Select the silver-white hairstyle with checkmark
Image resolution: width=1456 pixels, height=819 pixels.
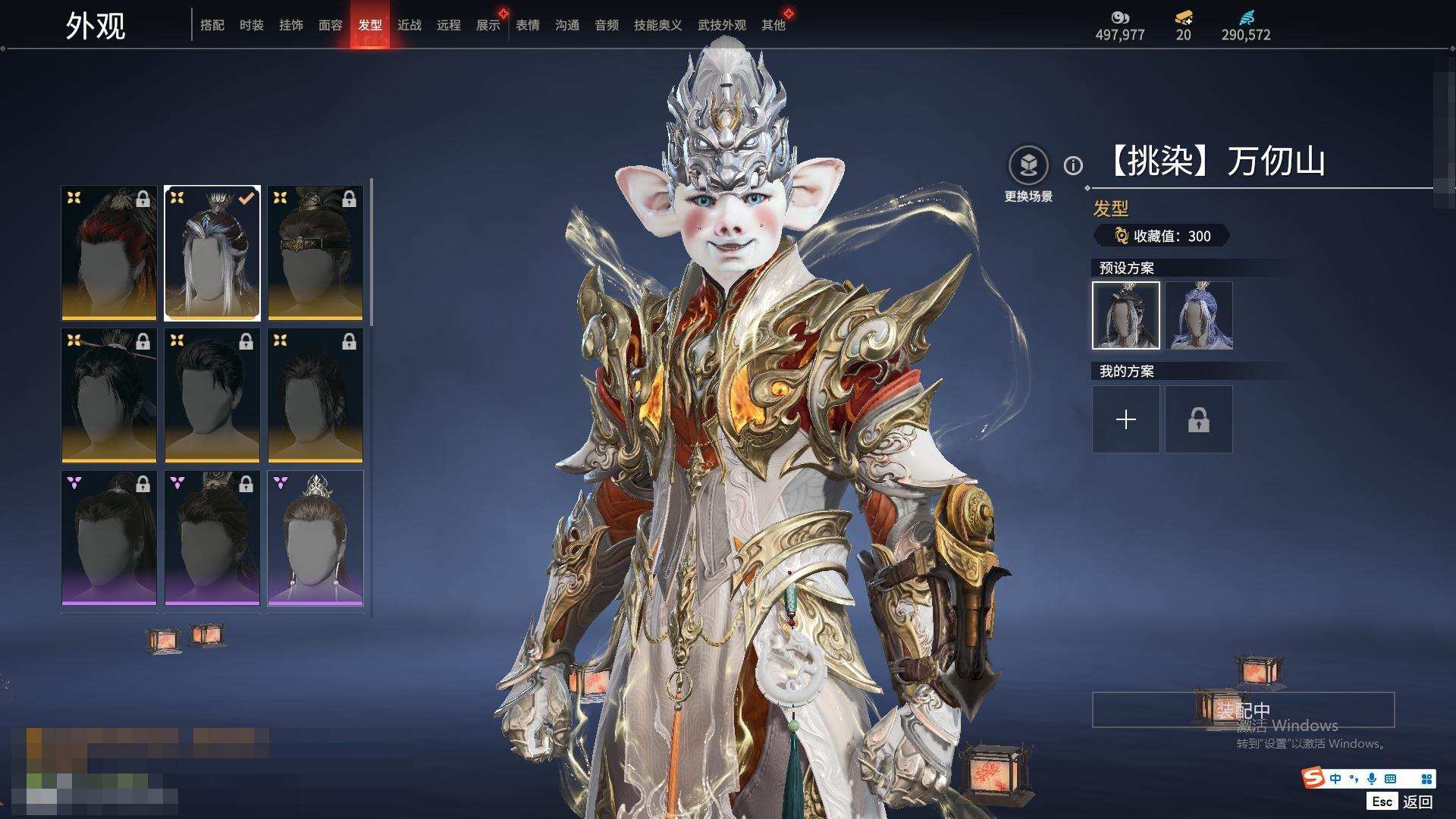[212, 253]
